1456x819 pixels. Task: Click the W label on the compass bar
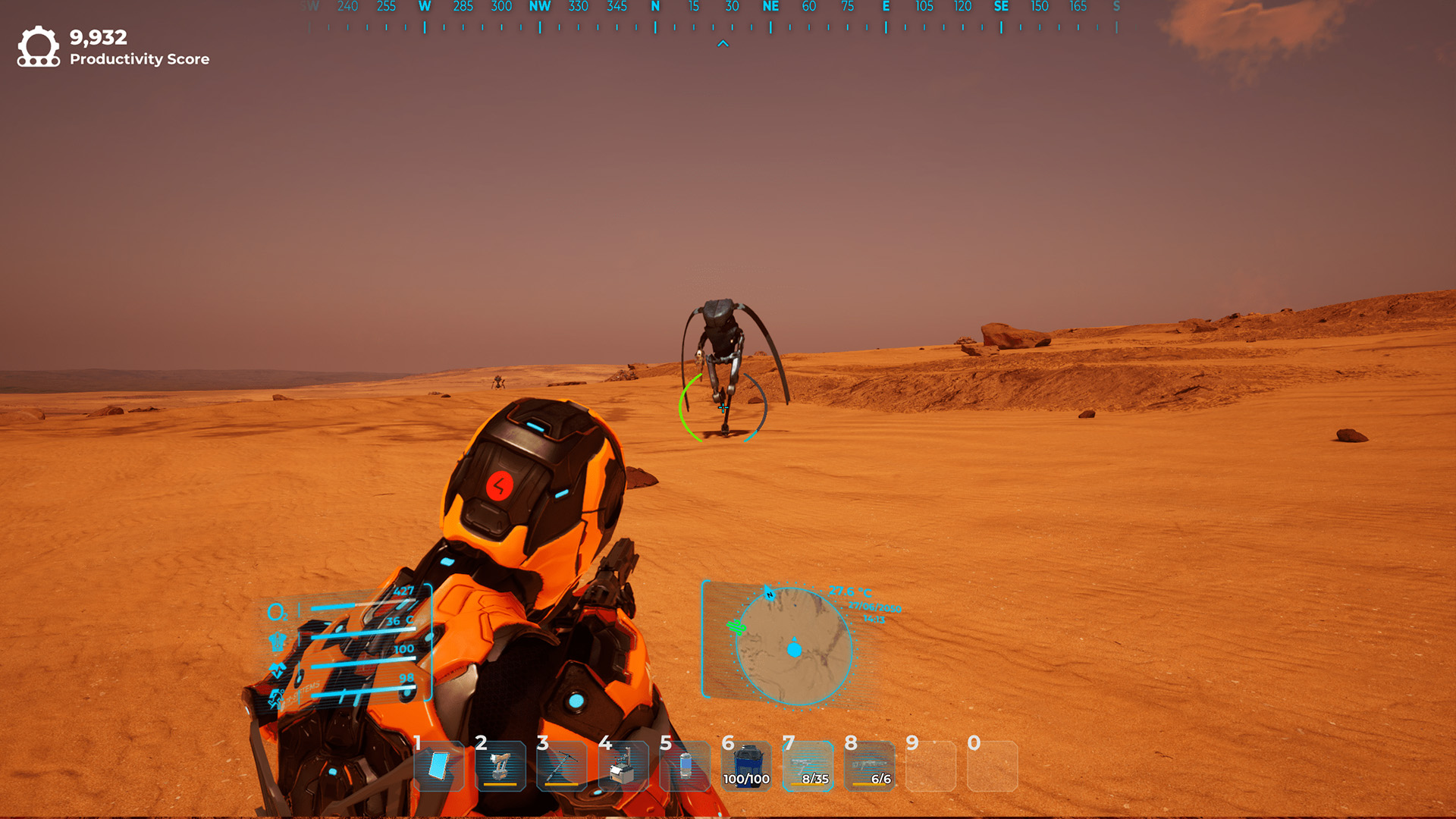[425, 7]
